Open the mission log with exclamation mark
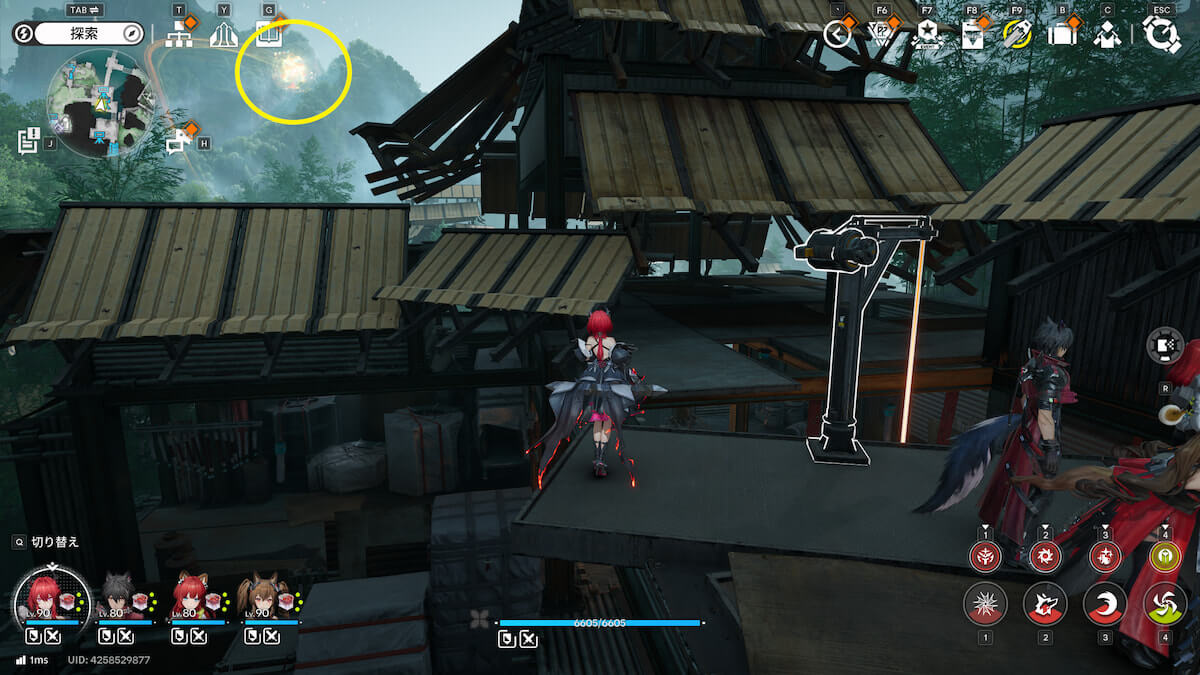This screenshot has height=675, width=1200. pyautogui.click(x=28, y=141)
